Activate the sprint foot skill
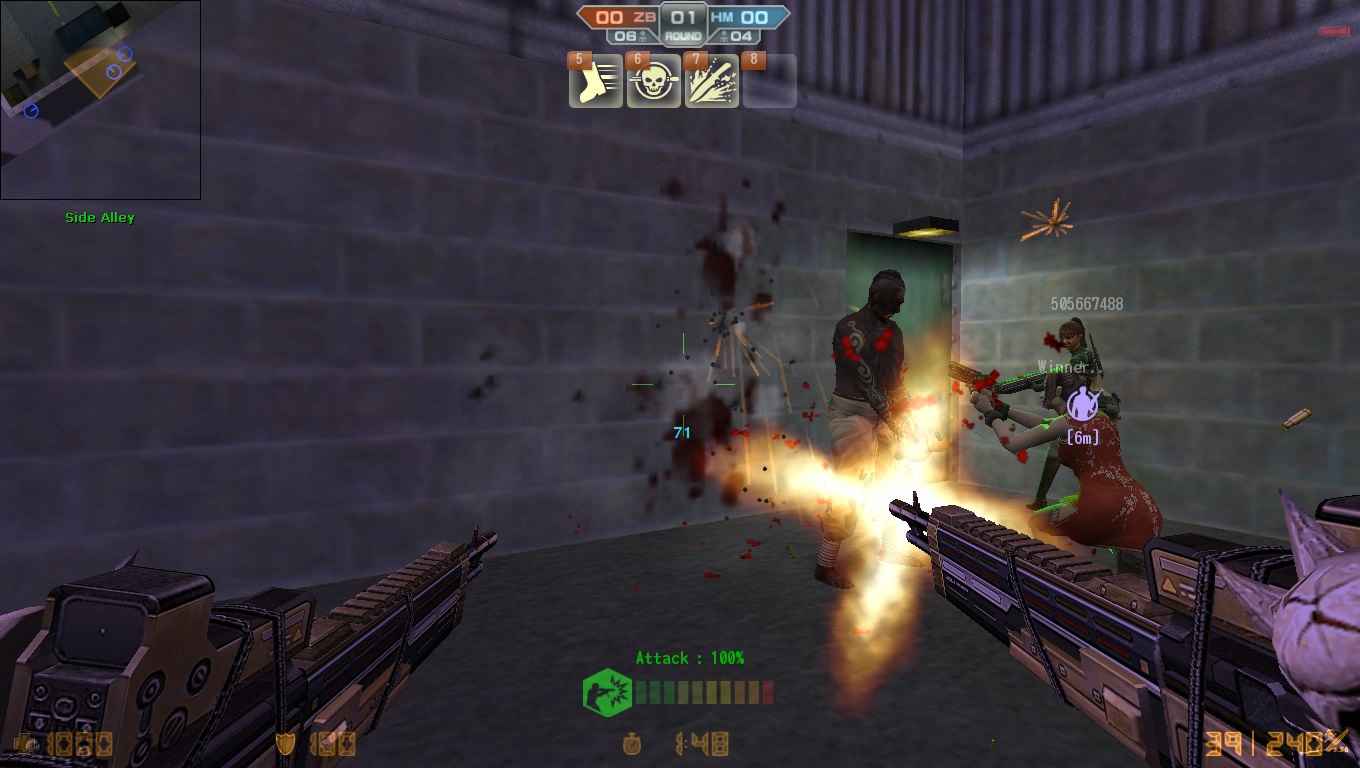 (596, 82)
